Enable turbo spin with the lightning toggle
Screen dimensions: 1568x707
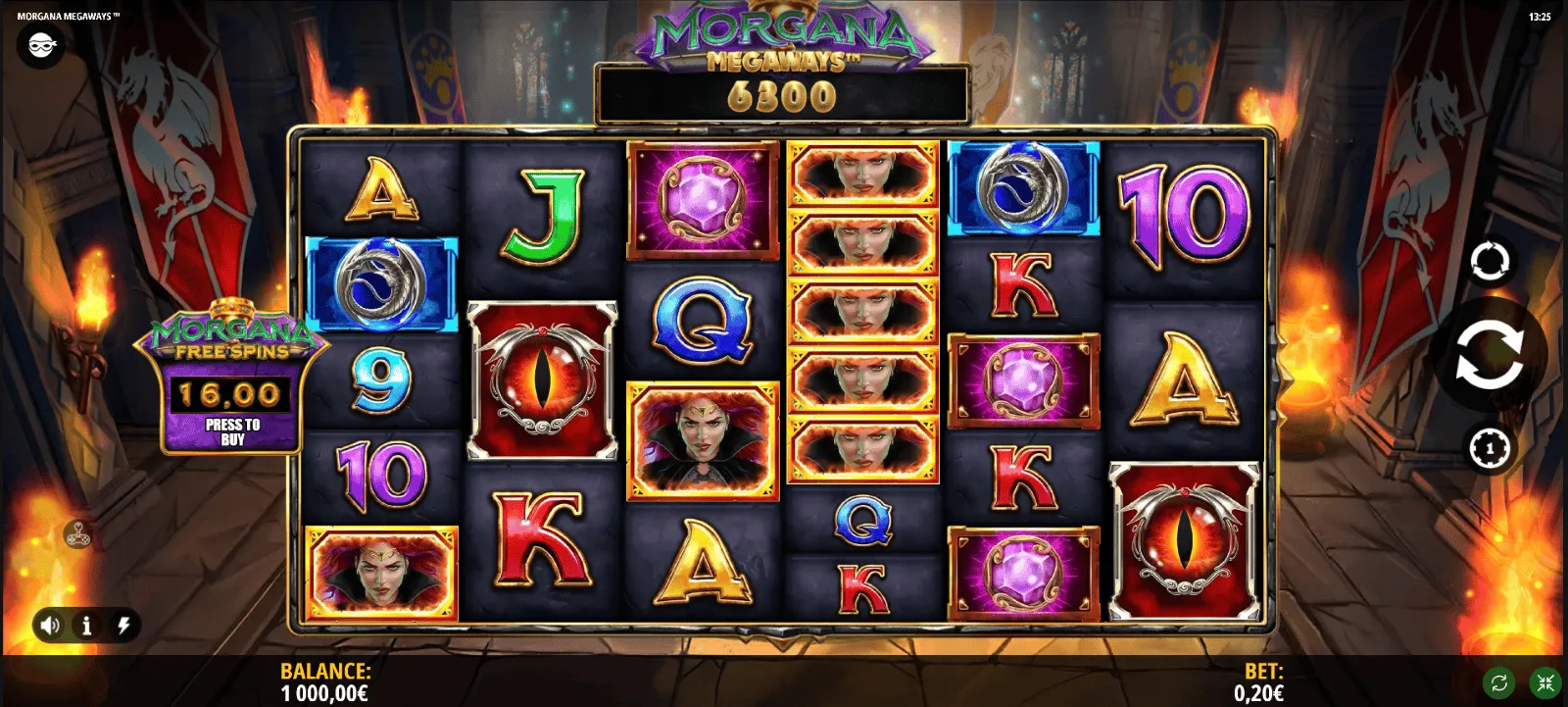click(122, 625)
